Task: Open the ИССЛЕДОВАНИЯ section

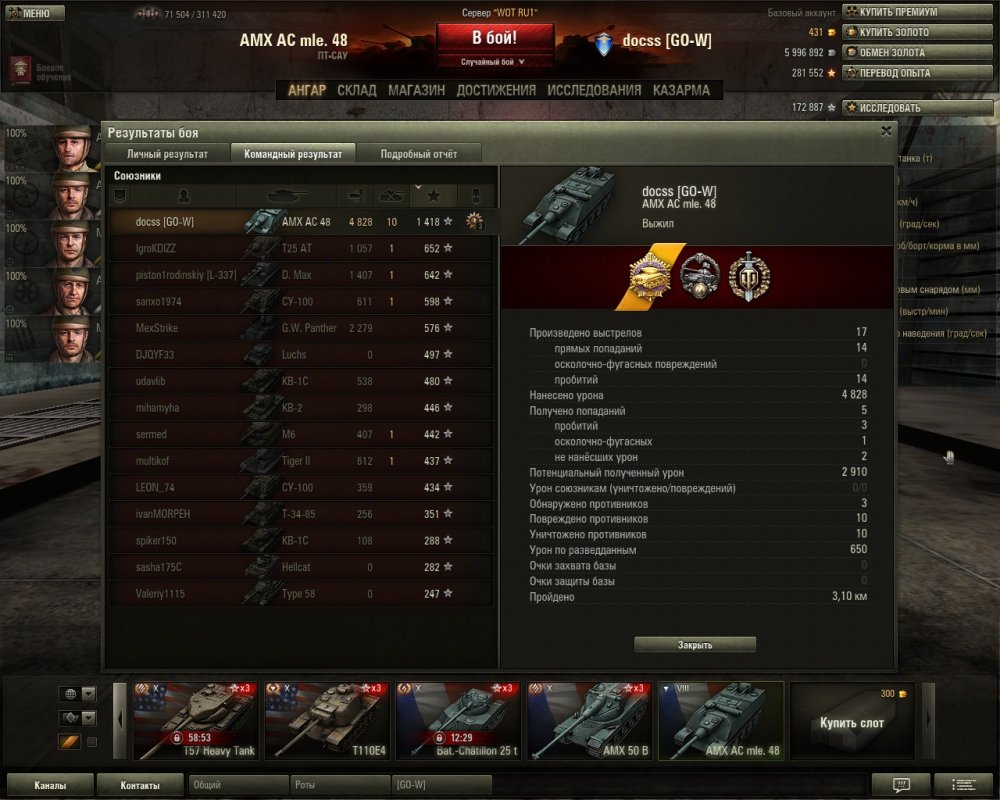Action: pyautogui.click(x=594, y=90)
